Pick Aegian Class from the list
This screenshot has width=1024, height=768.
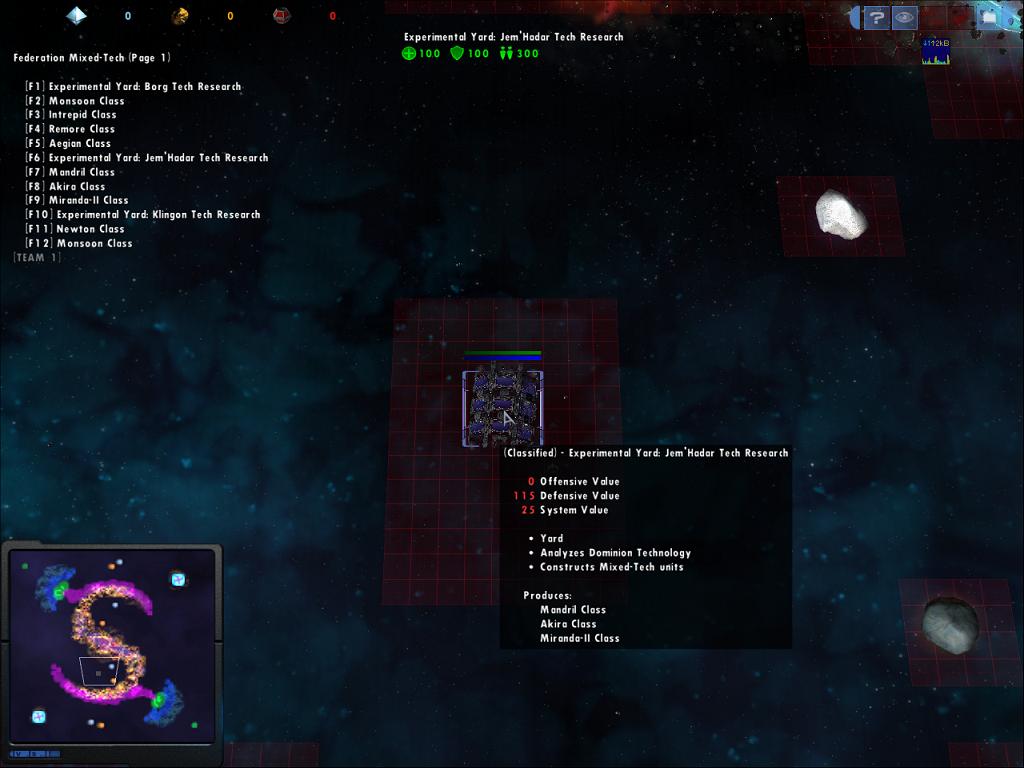click(x=79, y=144)
